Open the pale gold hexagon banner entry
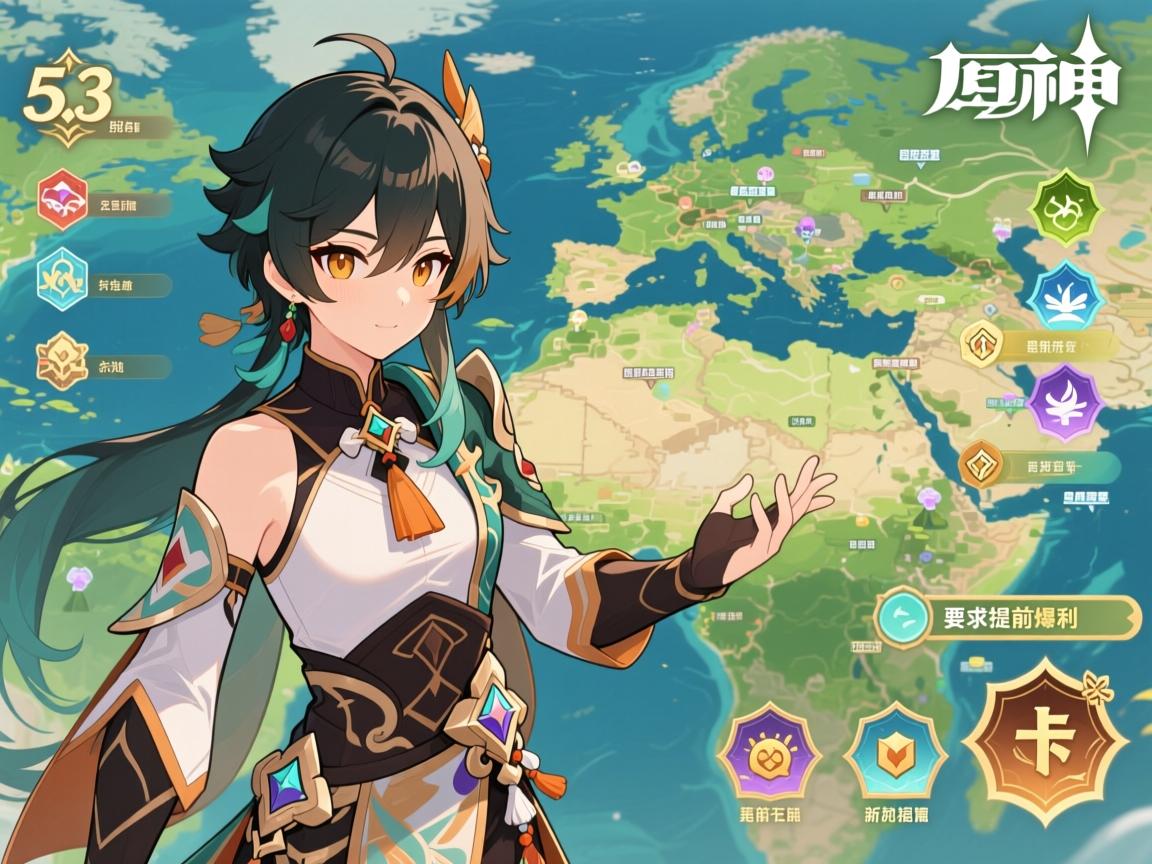The height and width of the screenshot is (864, 1152). click(x=982, y=344)
